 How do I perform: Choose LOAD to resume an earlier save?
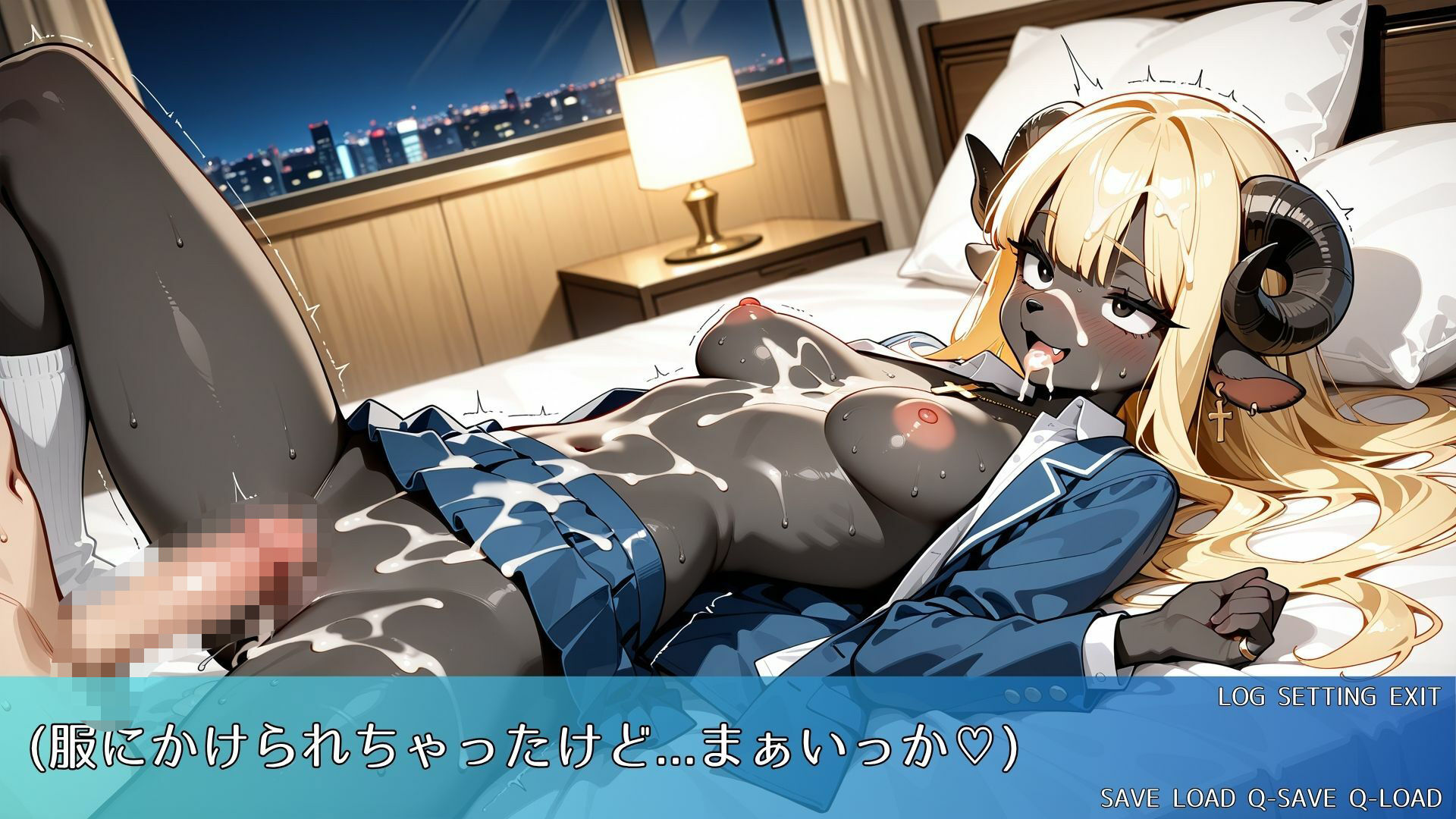[x=1204, y=798]
